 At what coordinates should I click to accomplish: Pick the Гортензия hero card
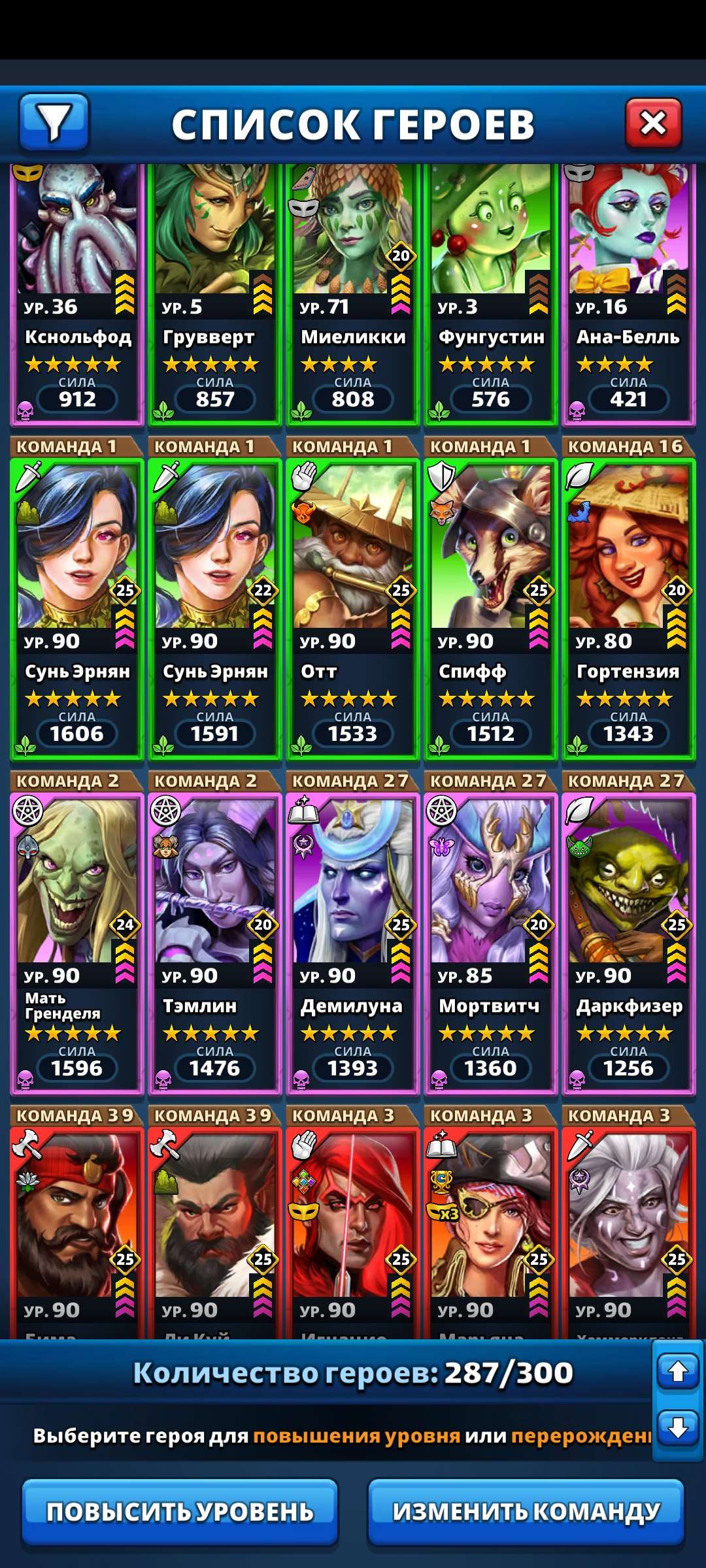point(628,609)
